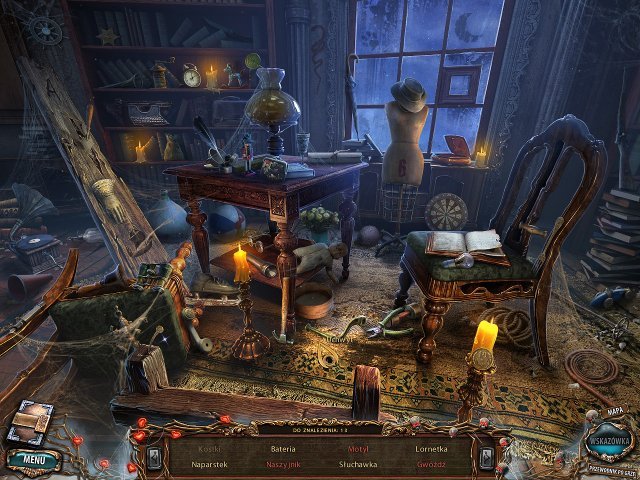The image size is (640, 480).
Task: Open the Menu button
Action: point(33,460)
